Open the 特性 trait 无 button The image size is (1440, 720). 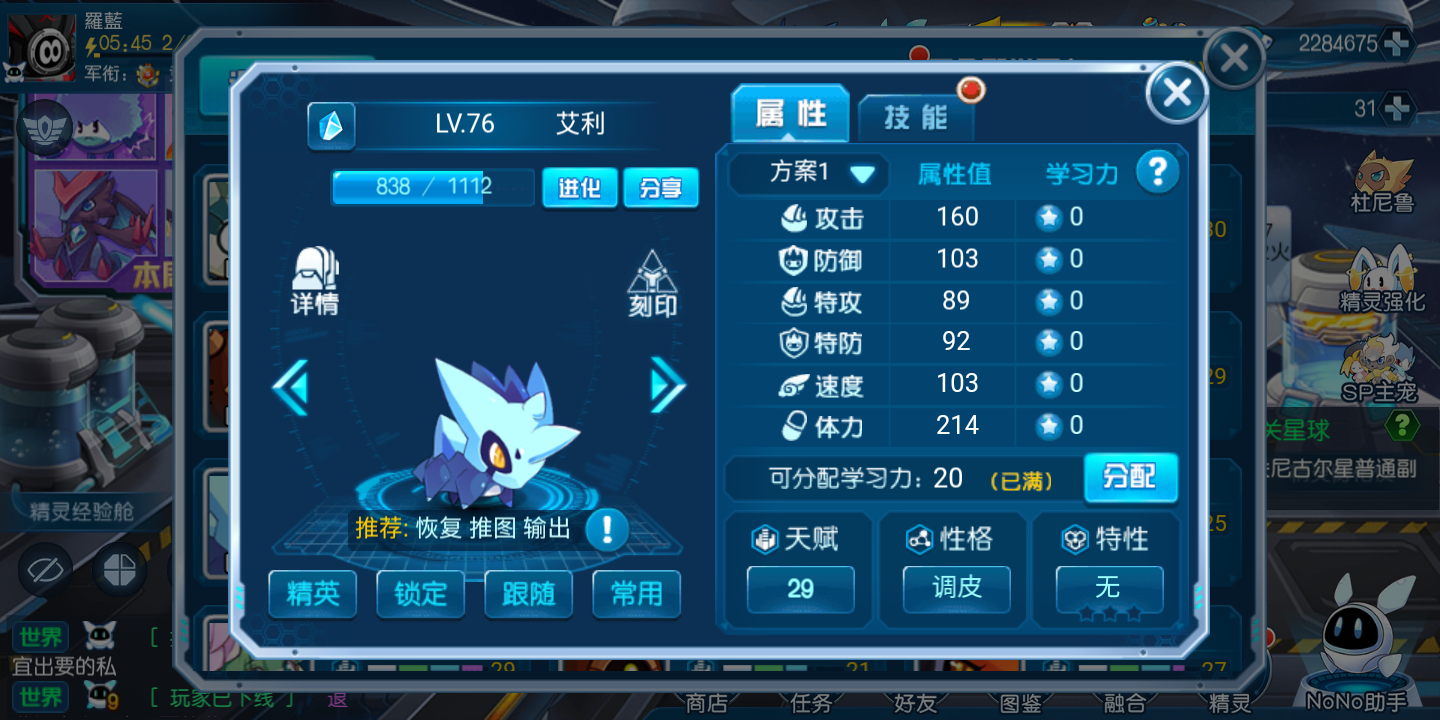pyautogui.click(x=1108, y=588)
